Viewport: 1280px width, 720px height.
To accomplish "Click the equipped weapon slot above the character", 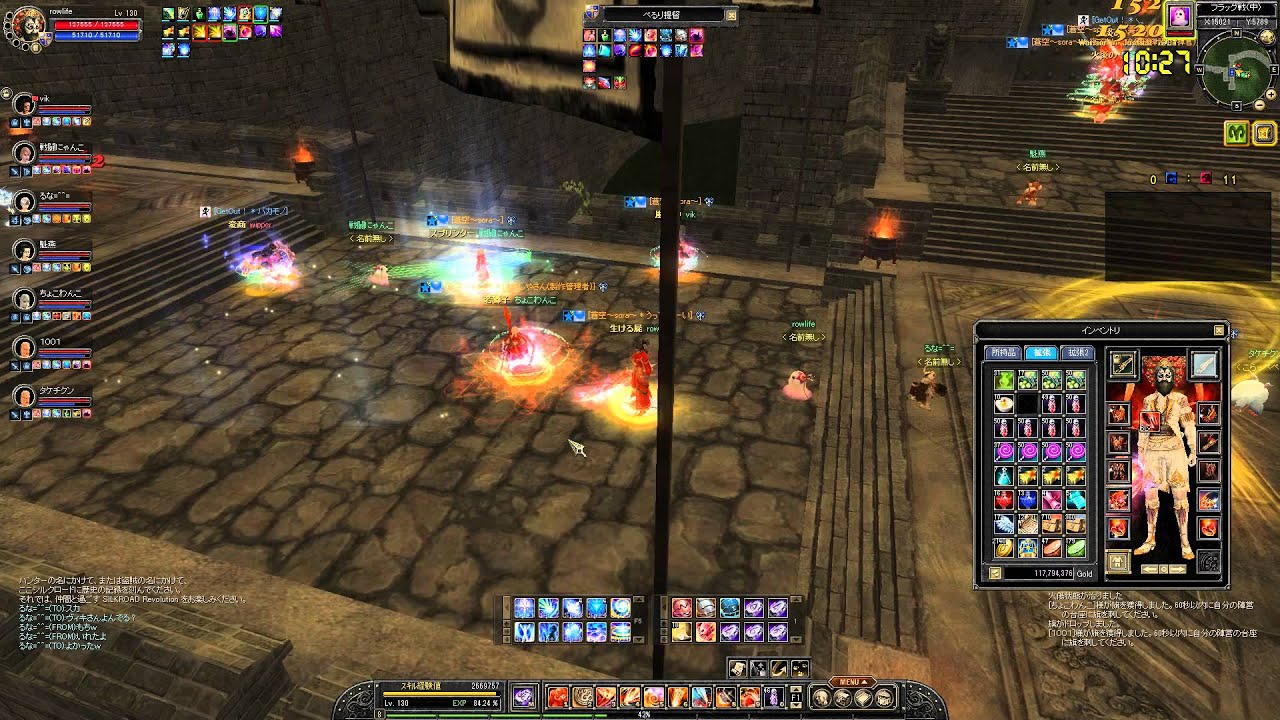I will click(1123, 365).
